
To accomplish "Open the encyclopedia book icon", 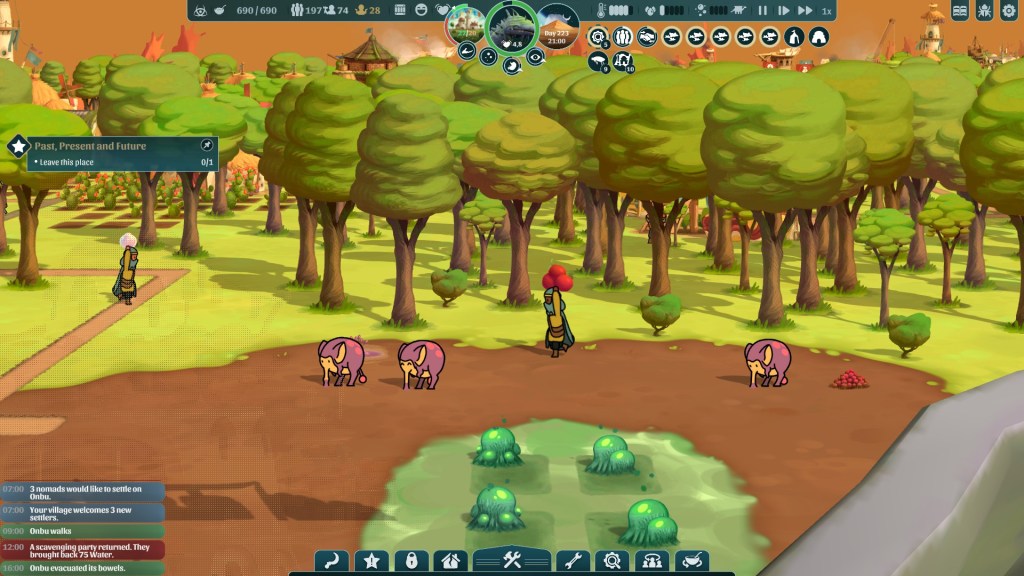I will point(960,11).
